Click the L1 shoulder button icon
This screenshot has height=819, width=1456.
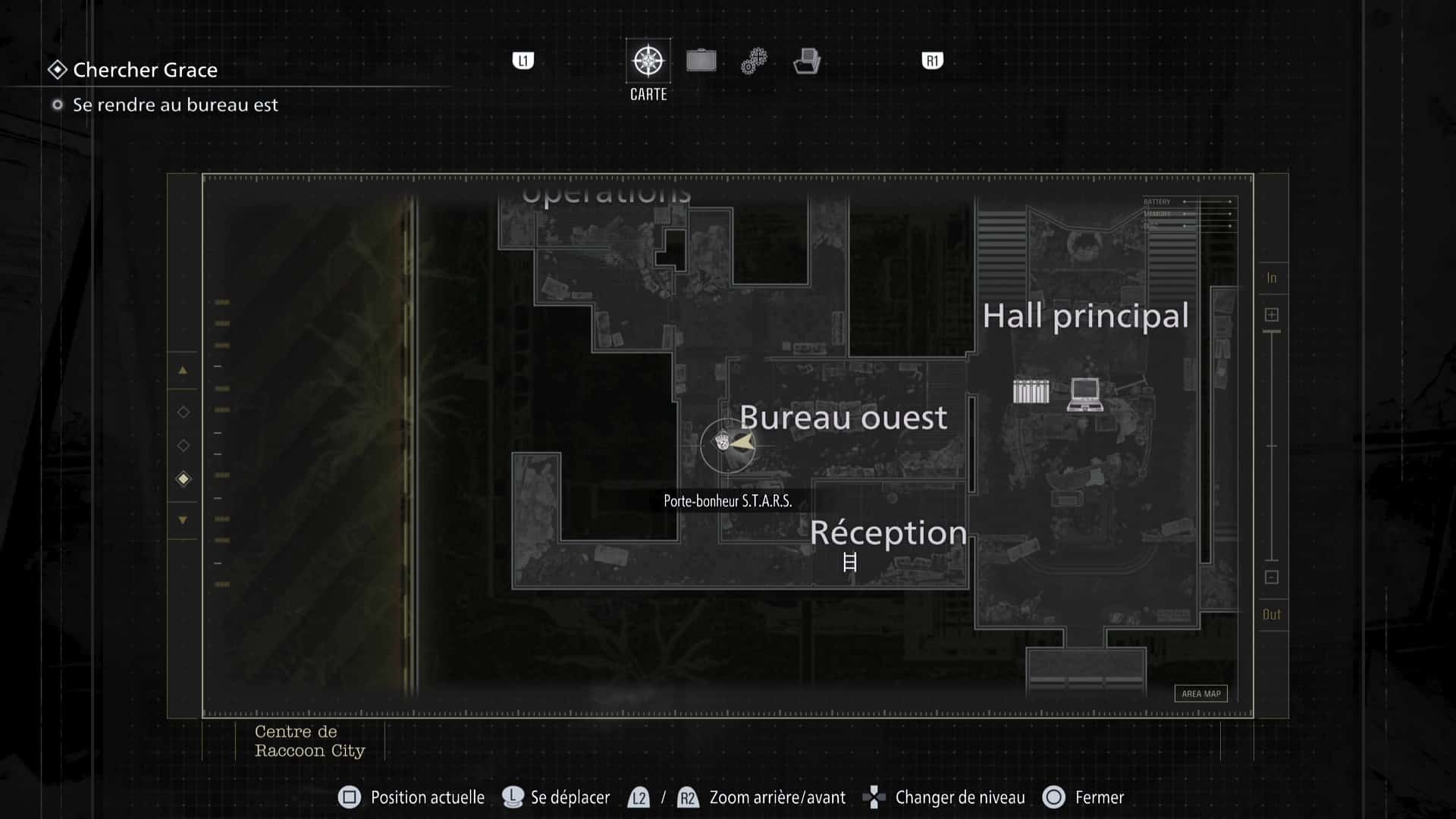click(x=522, y=61)
